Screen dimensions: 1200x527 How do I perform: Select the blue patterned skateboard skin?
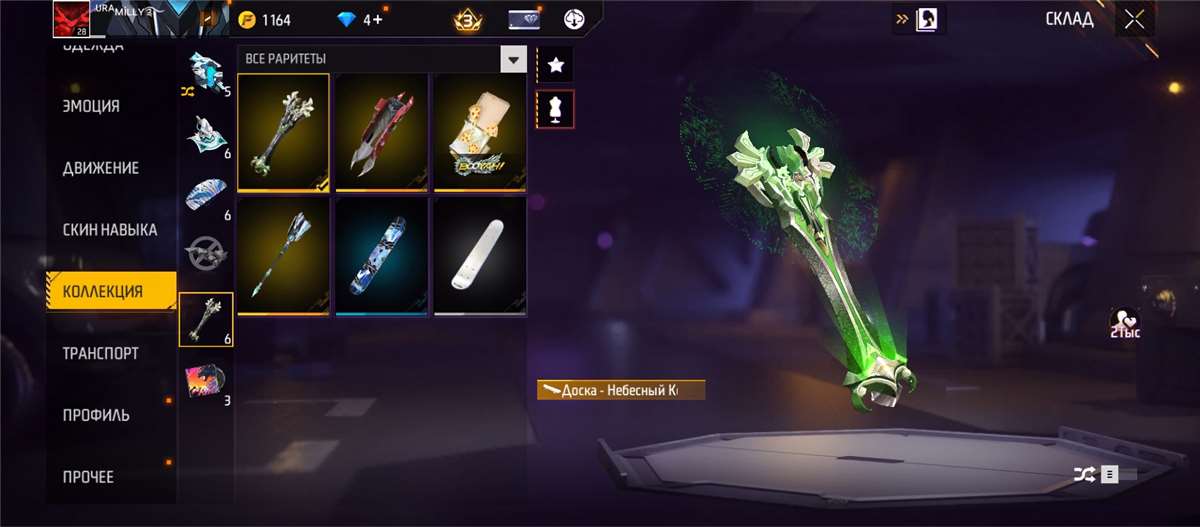click(381, 255)
